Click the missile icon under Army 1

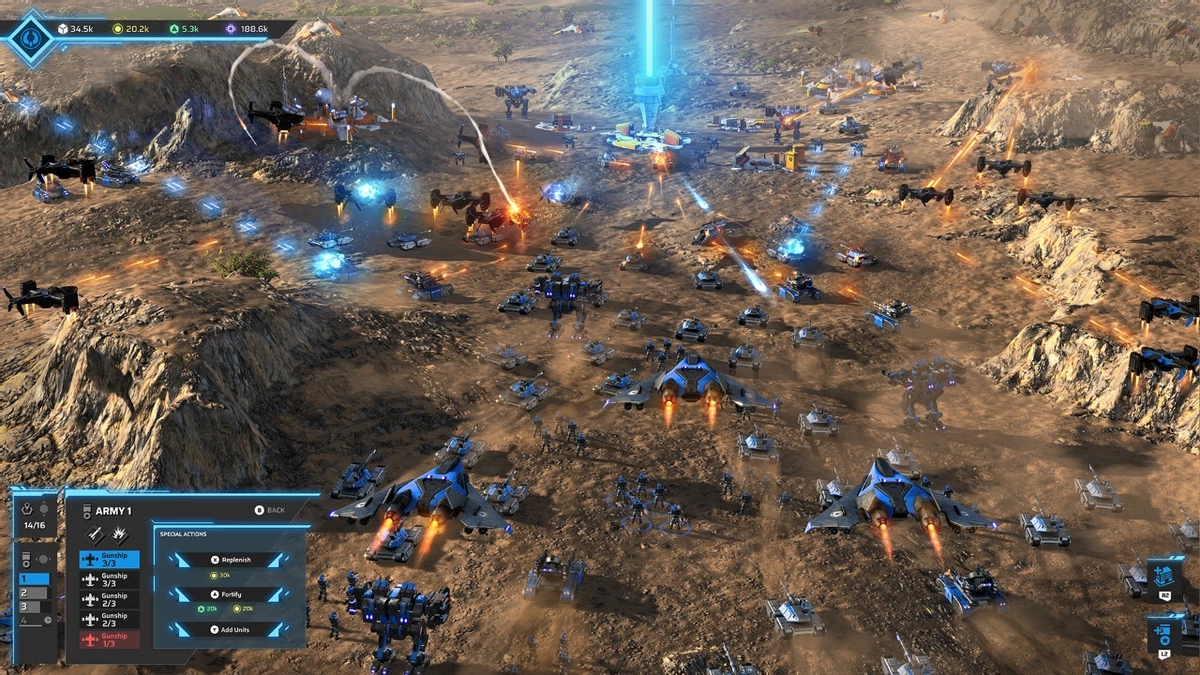click(96, 534)
